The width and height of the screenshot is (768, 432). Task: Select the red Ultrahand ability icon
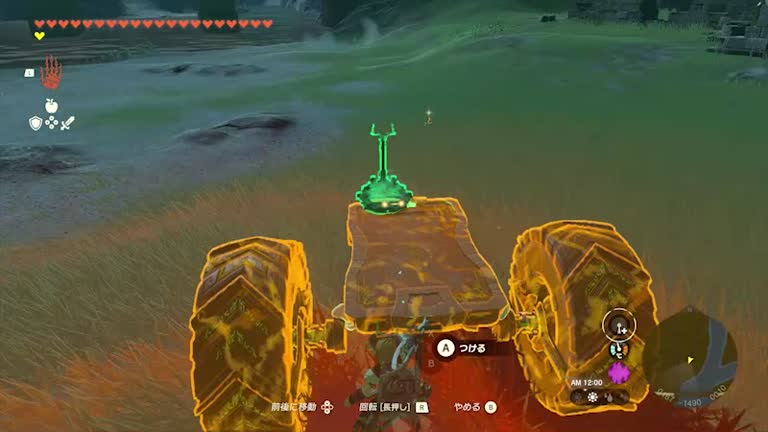point(51,72)
